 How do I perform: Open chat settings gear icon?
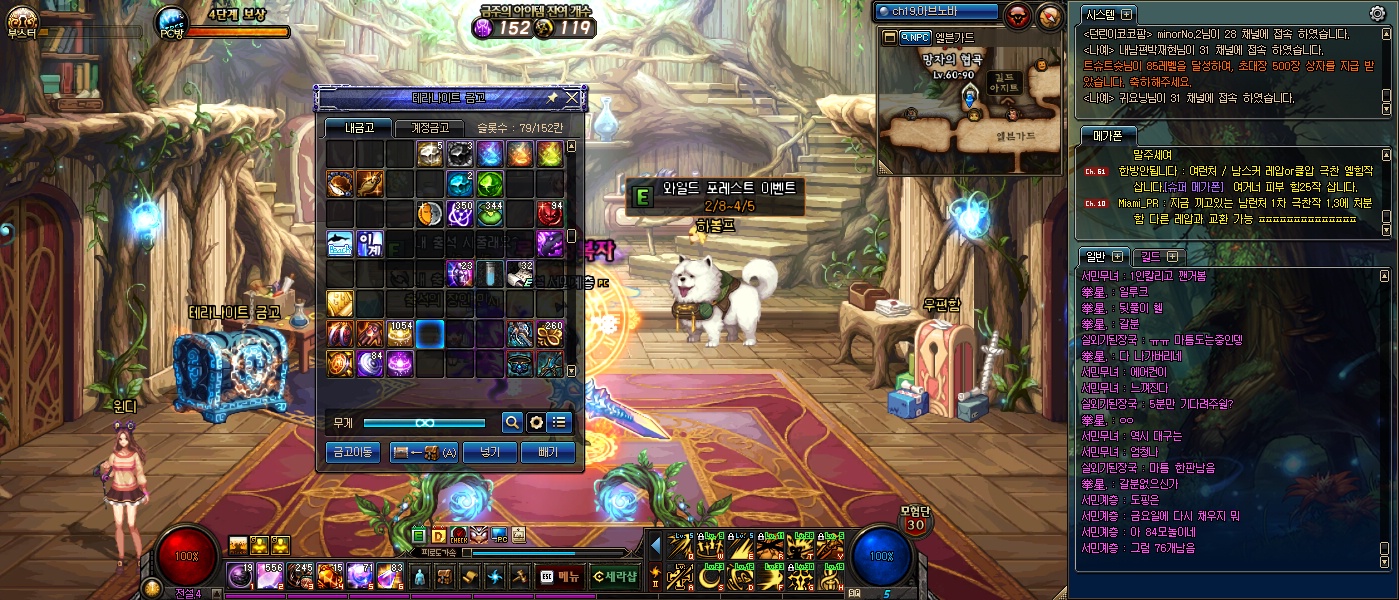pyautogui.click(x=1377, y=14)
